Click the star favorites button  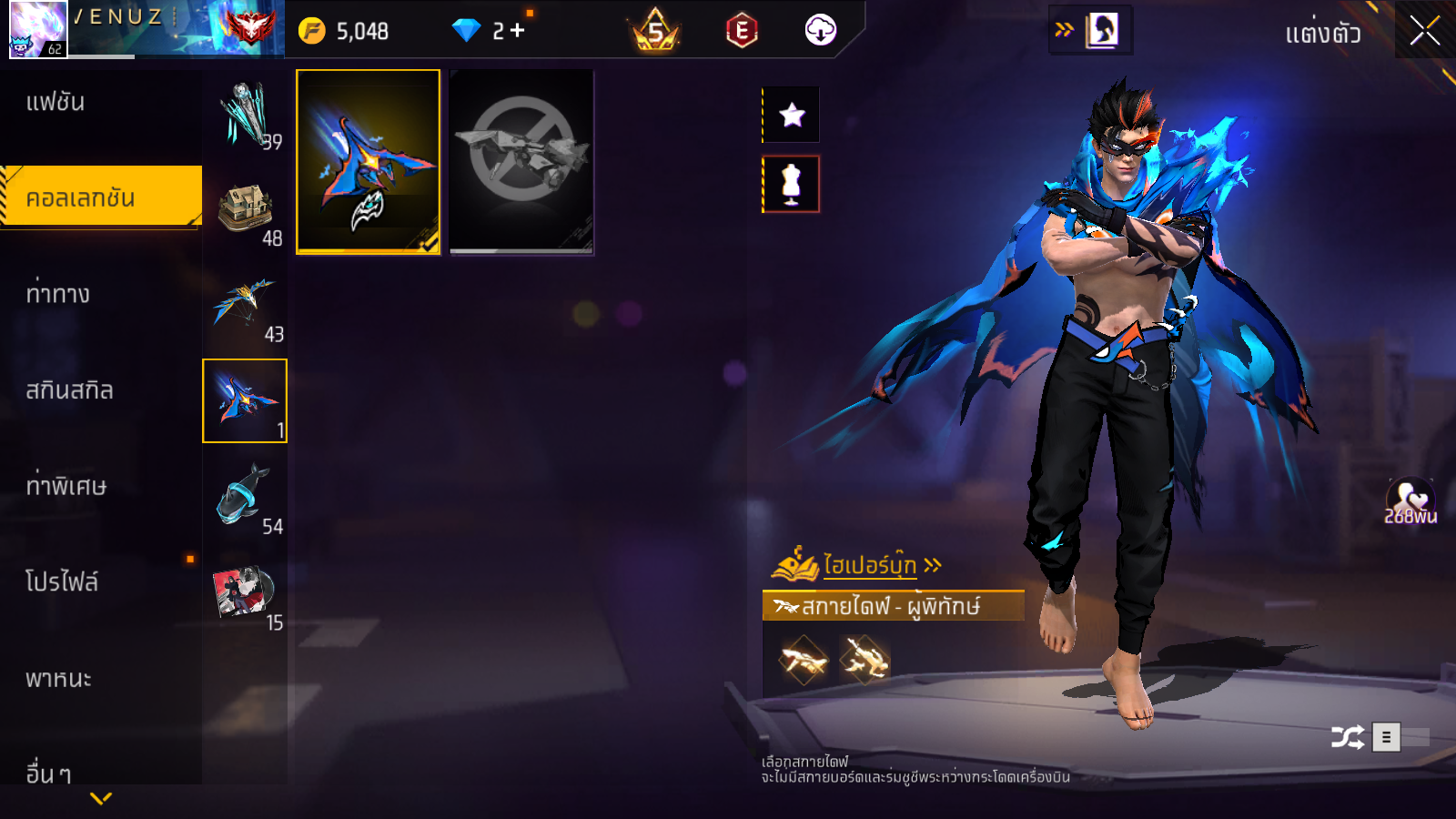792,115
